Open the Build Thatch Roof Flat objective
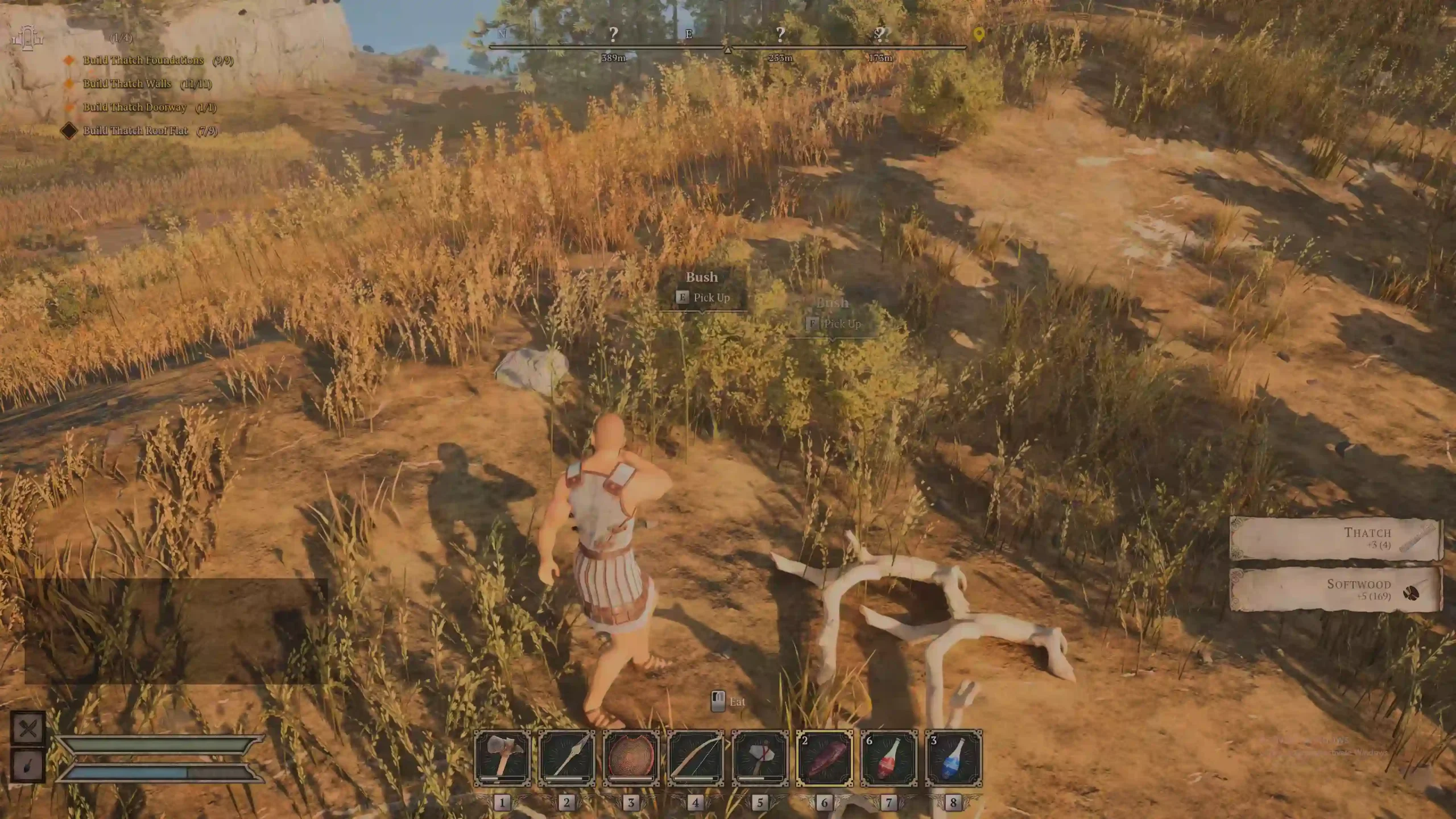1456x819 pixels. coord(135,131)
